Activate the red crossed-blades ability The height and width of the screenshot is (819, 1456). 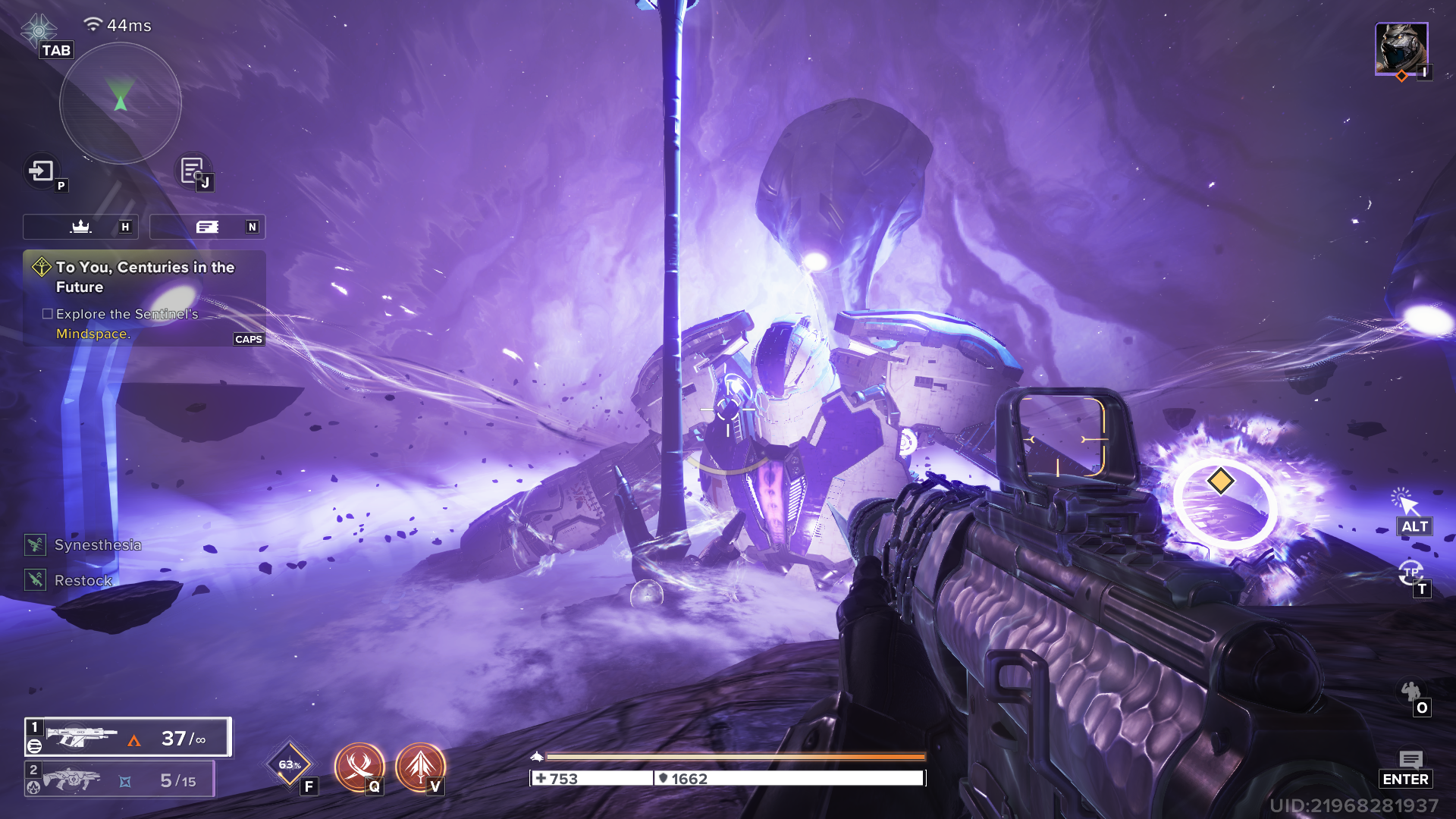click(359, 766)
